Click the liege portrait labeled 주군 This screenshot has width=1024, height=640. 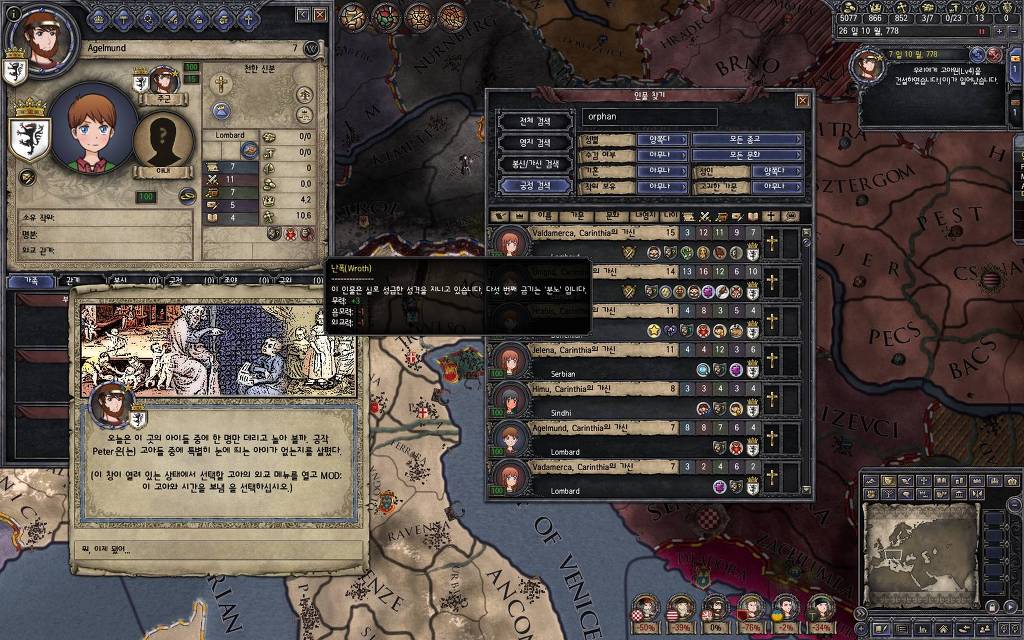pos(163,82)
